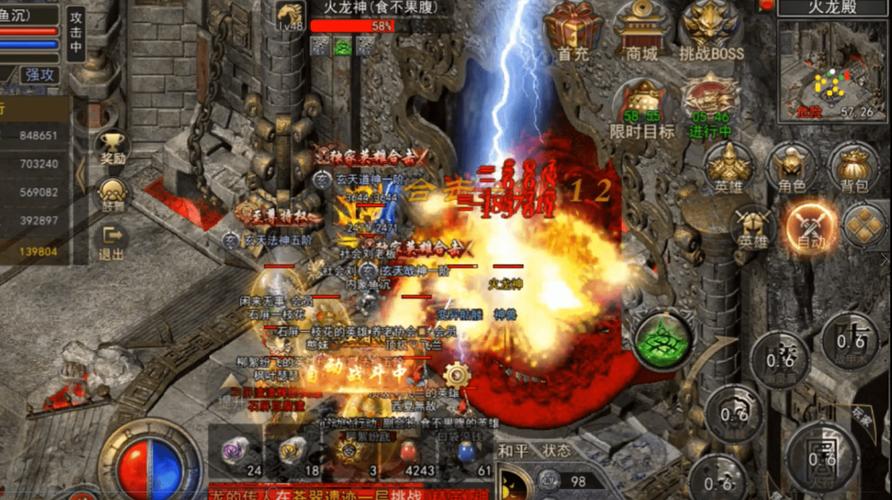The image size is (892, 500).
Task: Open the 限时目标 timed goals
Action: 642,104
